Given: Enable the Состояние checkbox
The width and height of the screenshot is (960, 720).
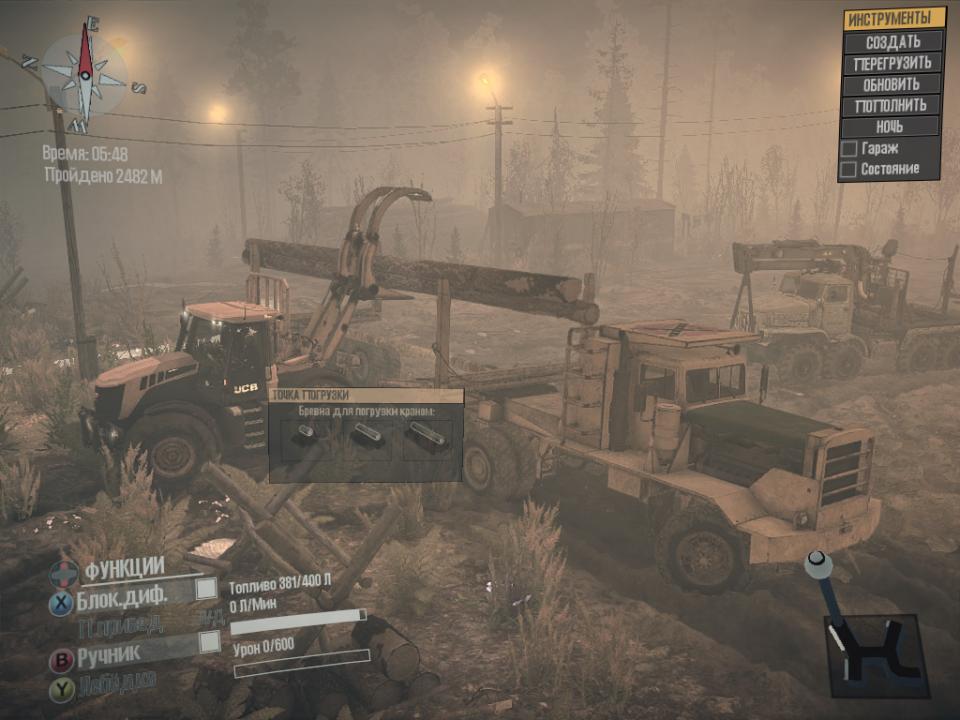Looking at the screenshot, I should 849,169.
